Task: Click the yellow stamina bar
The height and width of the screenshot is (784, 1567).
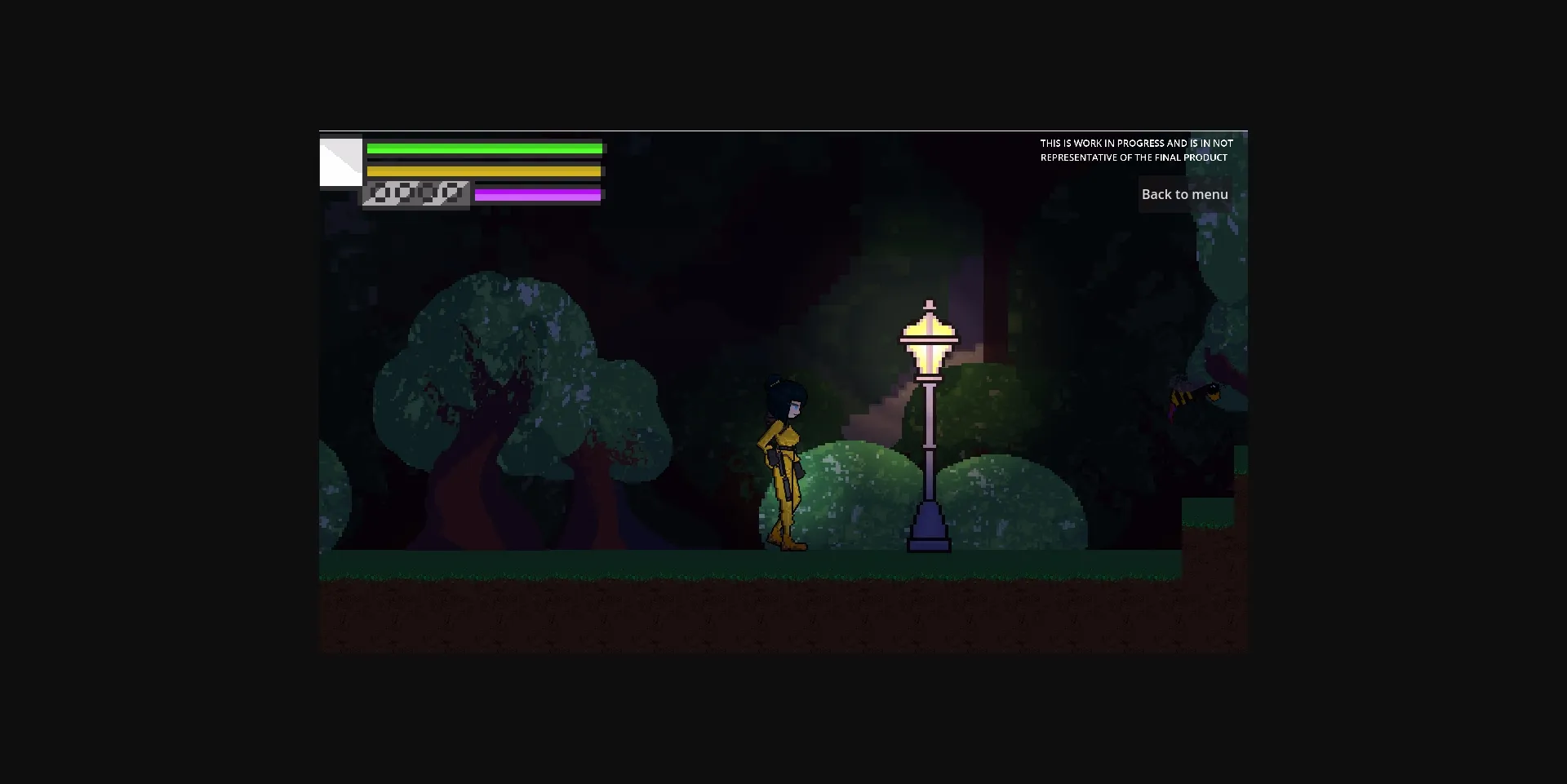Action: pyautogui.click(x=486, y=171)
